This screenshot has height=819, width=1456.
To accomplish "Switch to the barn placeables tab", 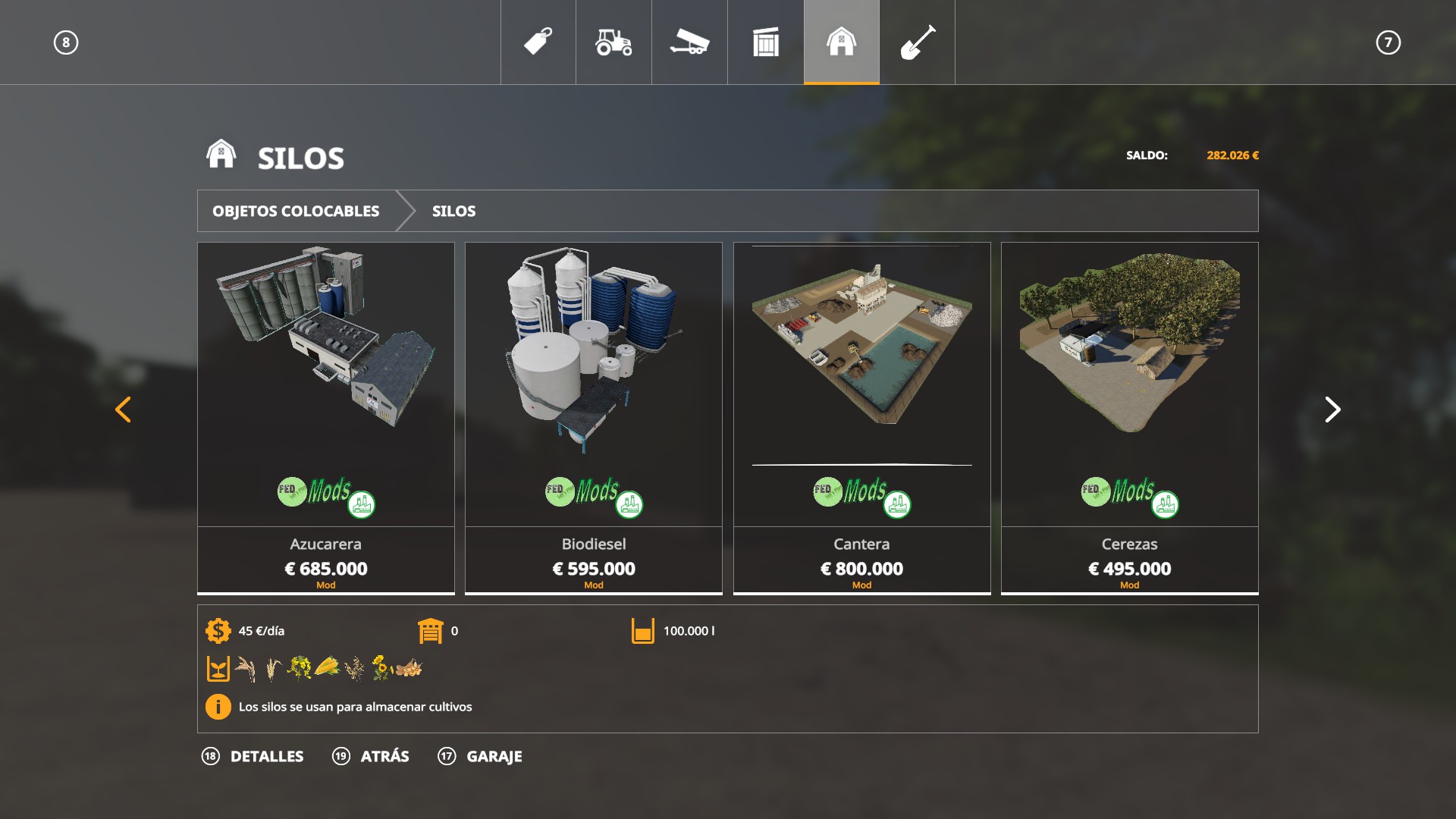I will click(841, 42).
